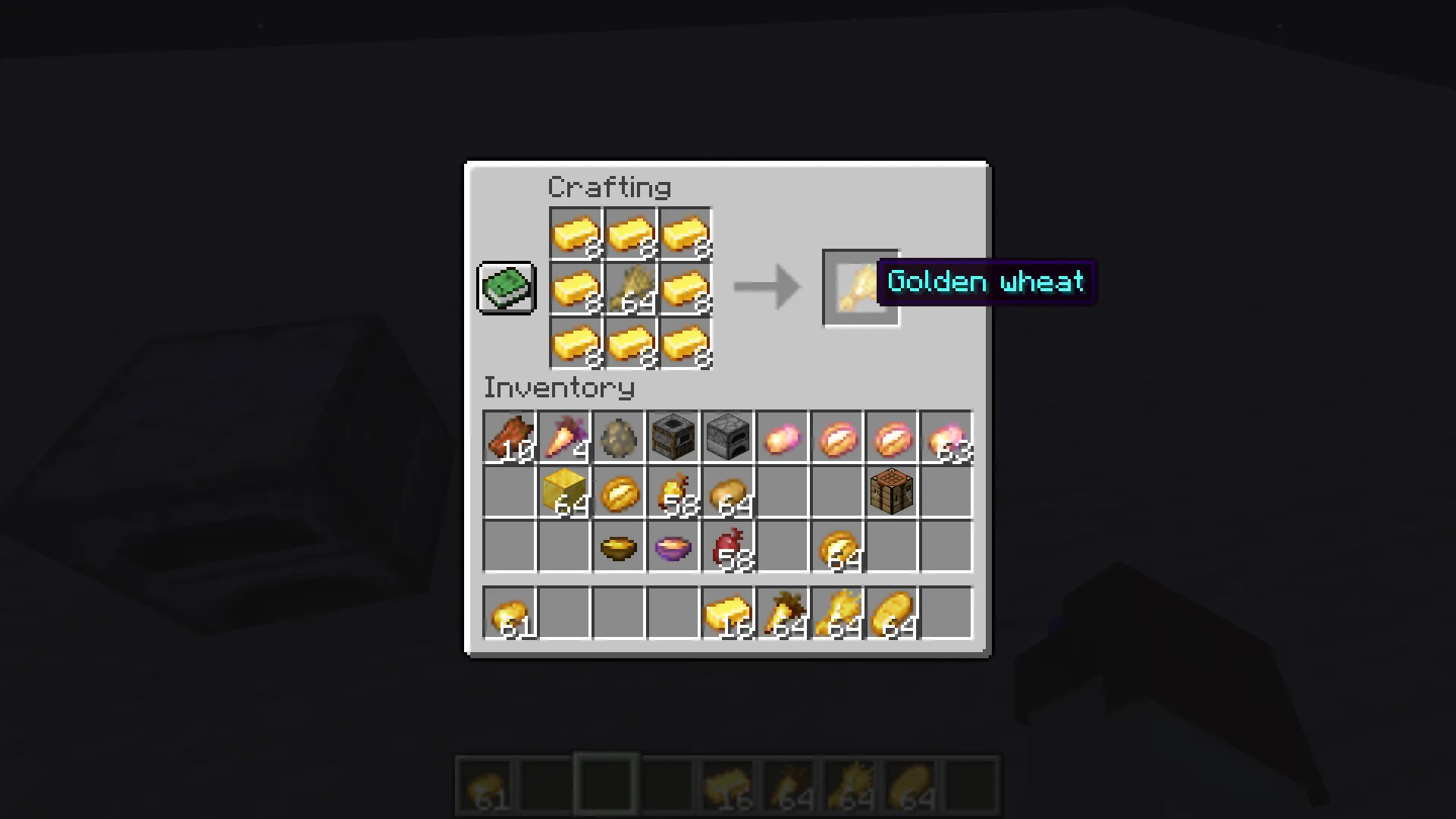Select the crafting table item in inventory
The image size is (1456, 819).
coord(892,493)
